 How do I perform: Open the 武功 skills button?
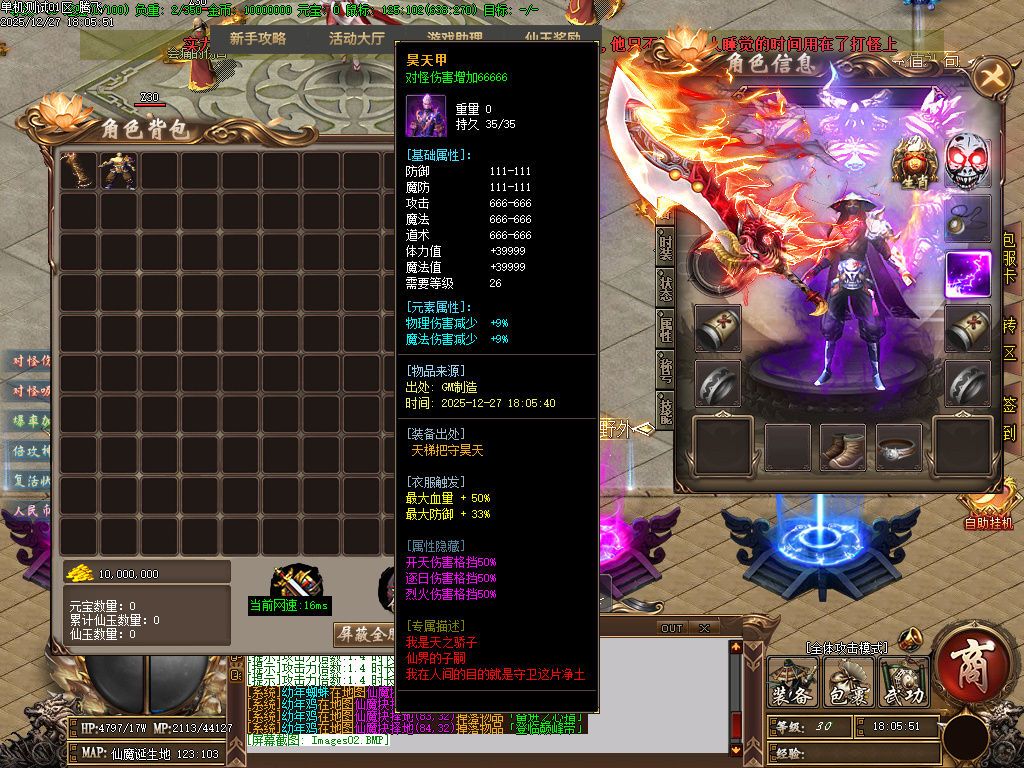(903, 682)
